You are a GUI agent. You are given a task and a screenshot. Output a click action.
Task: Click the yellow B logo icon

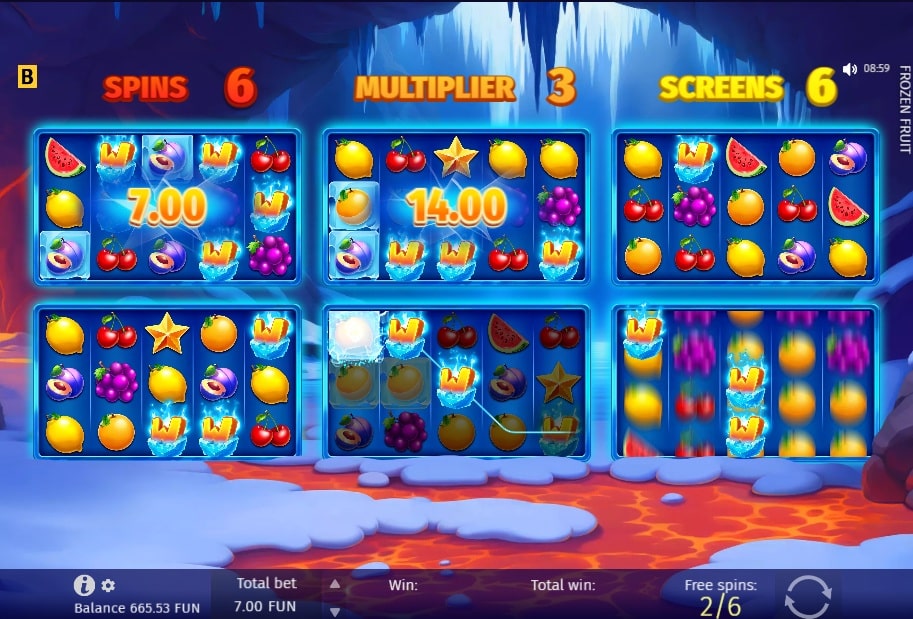[x=28, y=77]
